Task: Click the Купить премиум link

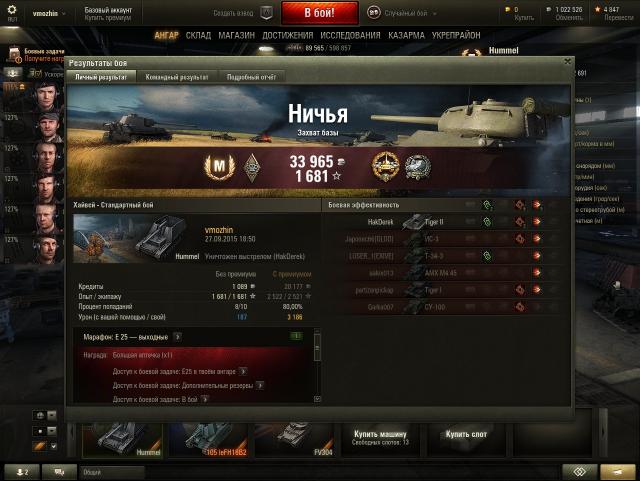Action: [108, 19]
